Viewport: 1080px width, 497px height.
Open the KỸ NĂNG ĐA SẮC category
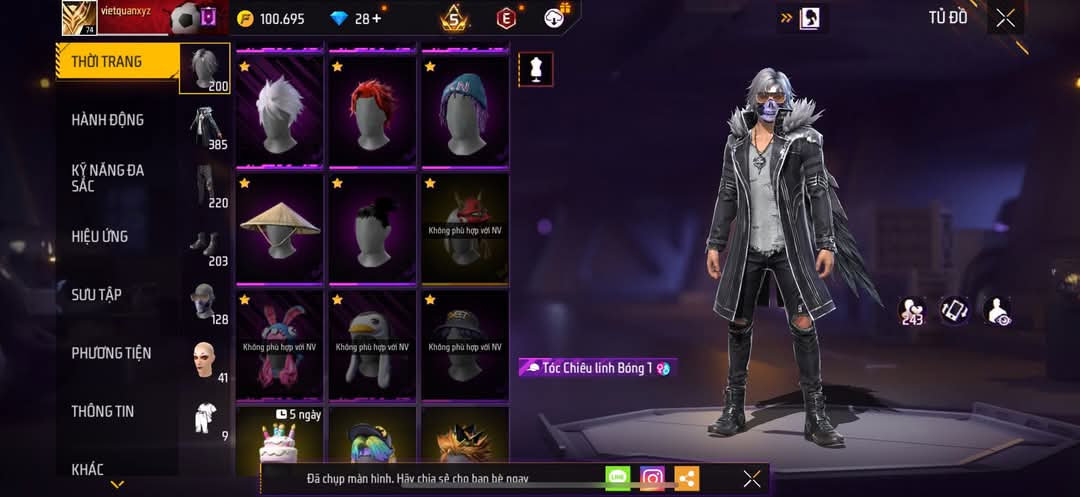click(x=107, y=178)
